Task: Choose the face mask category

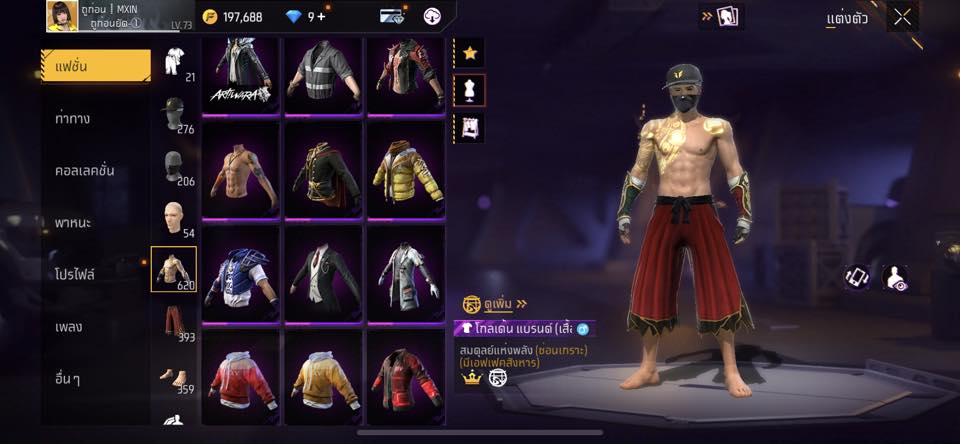Action: pyautogui.click(x=173, y=165)
